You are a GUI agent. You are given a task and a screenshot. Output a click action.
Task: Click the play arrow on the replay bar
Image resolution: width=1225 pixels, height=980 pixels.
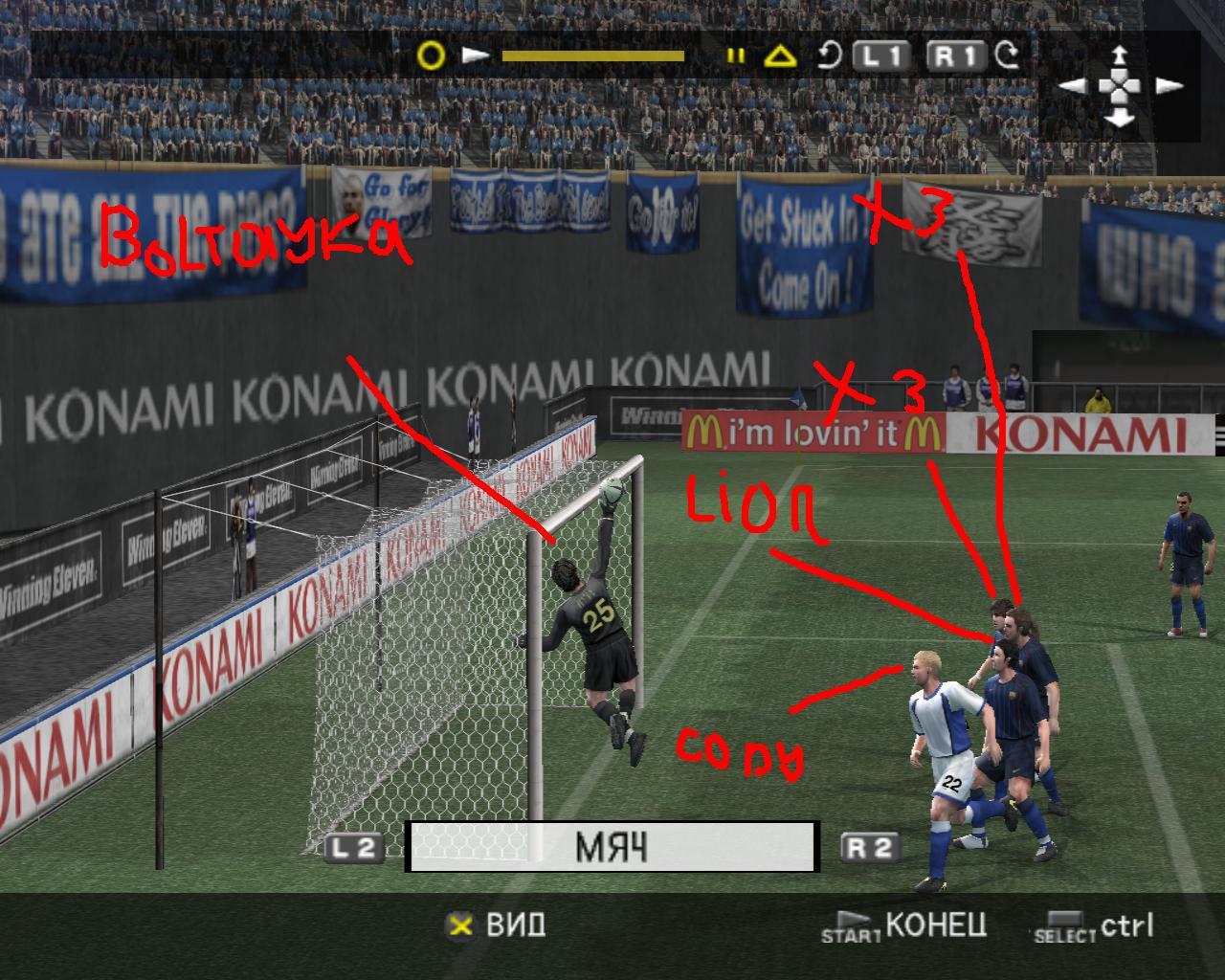click(476, 56)
